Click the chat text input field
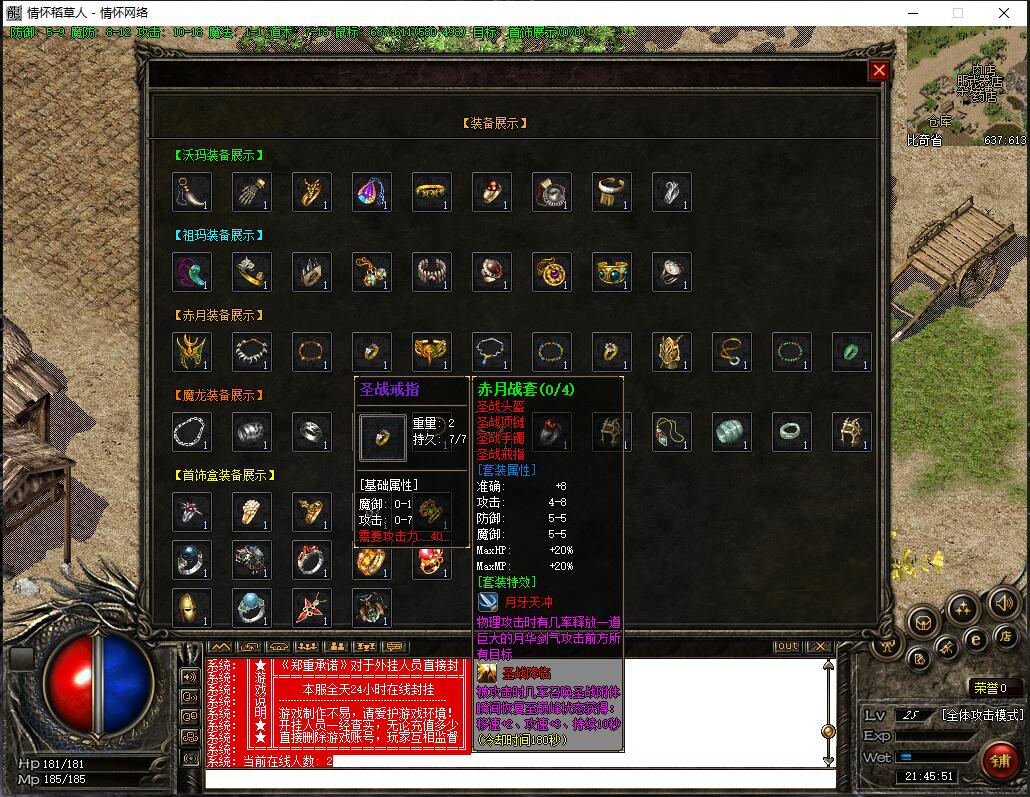Screen dimensions: 1030x797 click(520, 780)
